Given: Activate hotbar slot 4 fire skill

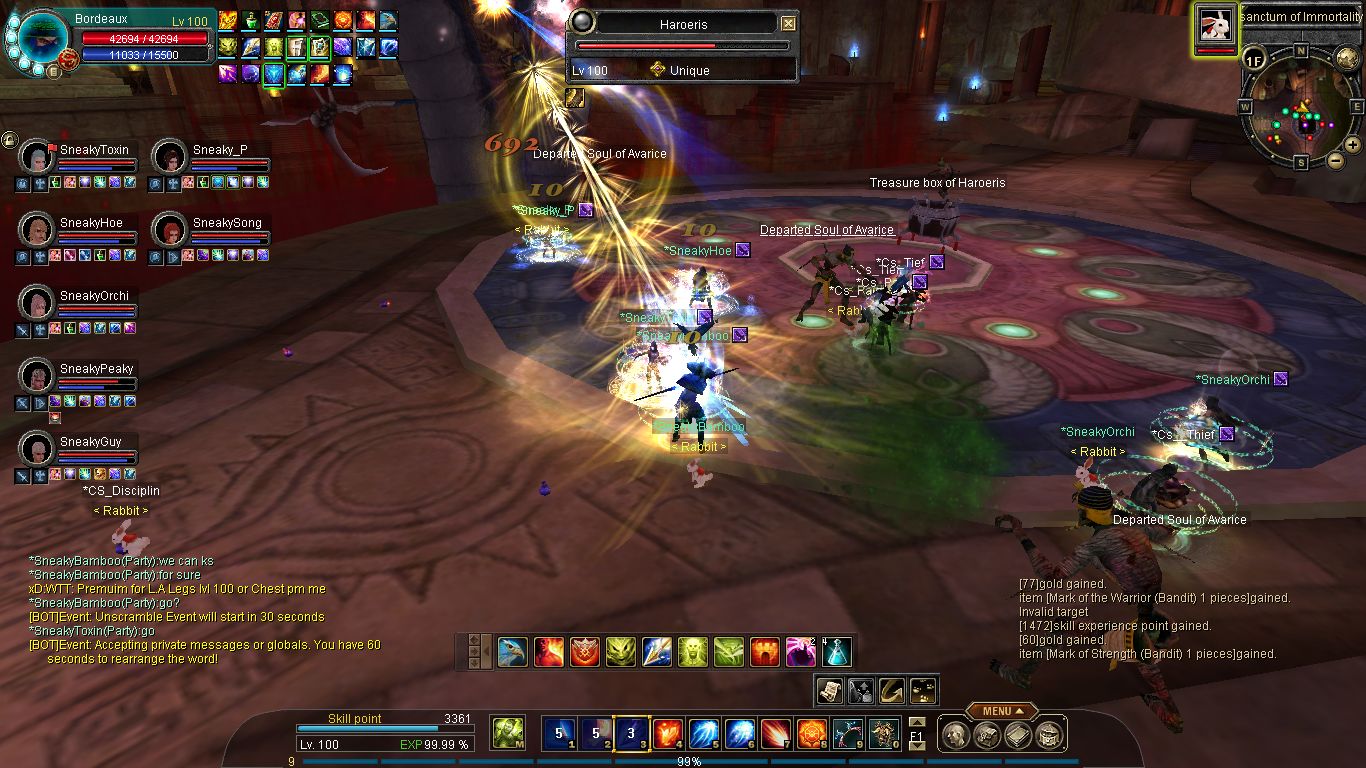Looking at the screenshot, I should 667,734.
